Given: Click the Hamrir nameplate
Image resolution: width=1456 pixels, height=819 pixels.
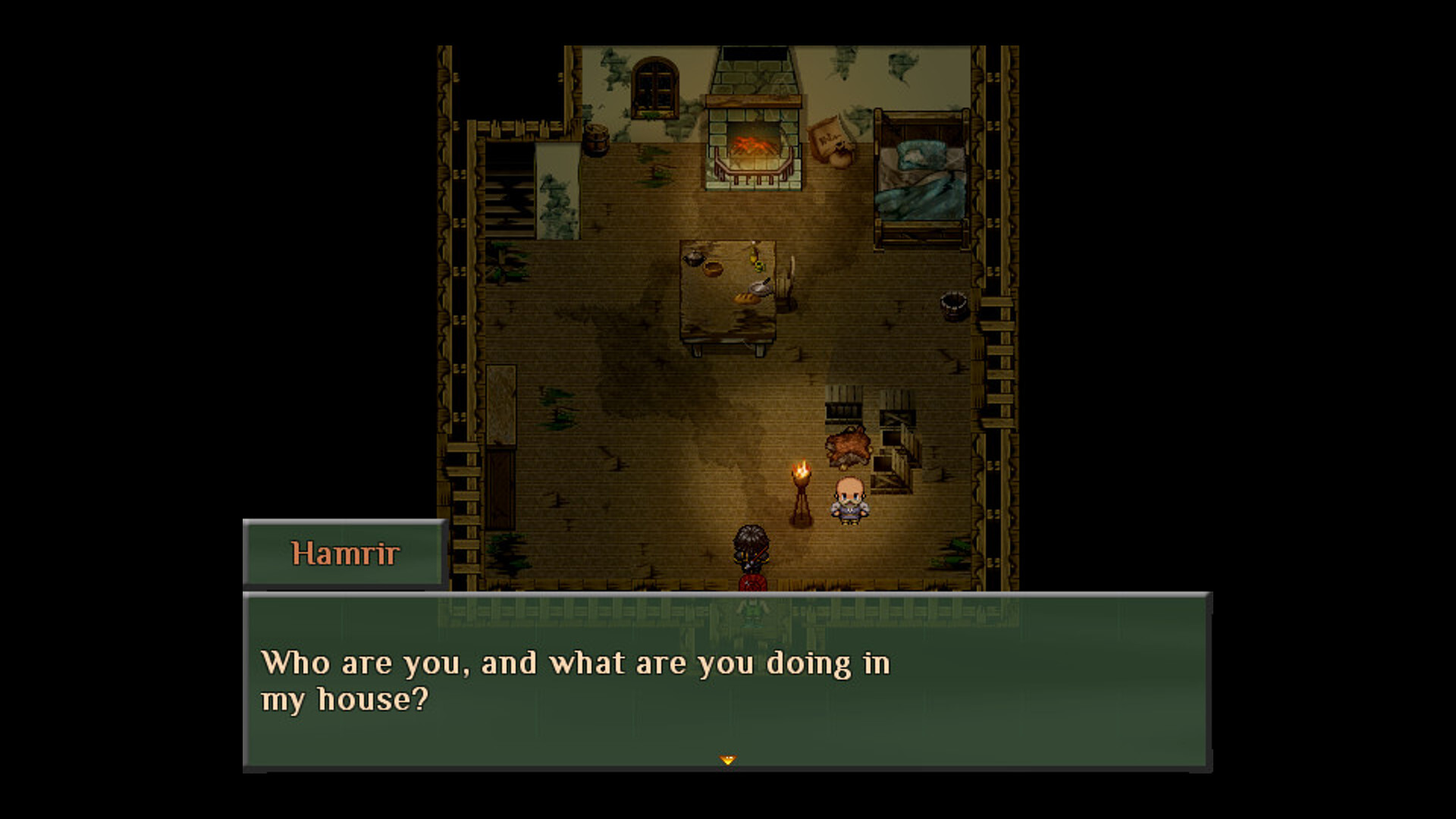Looking at the screenshot, I should (x=343, y=554).
